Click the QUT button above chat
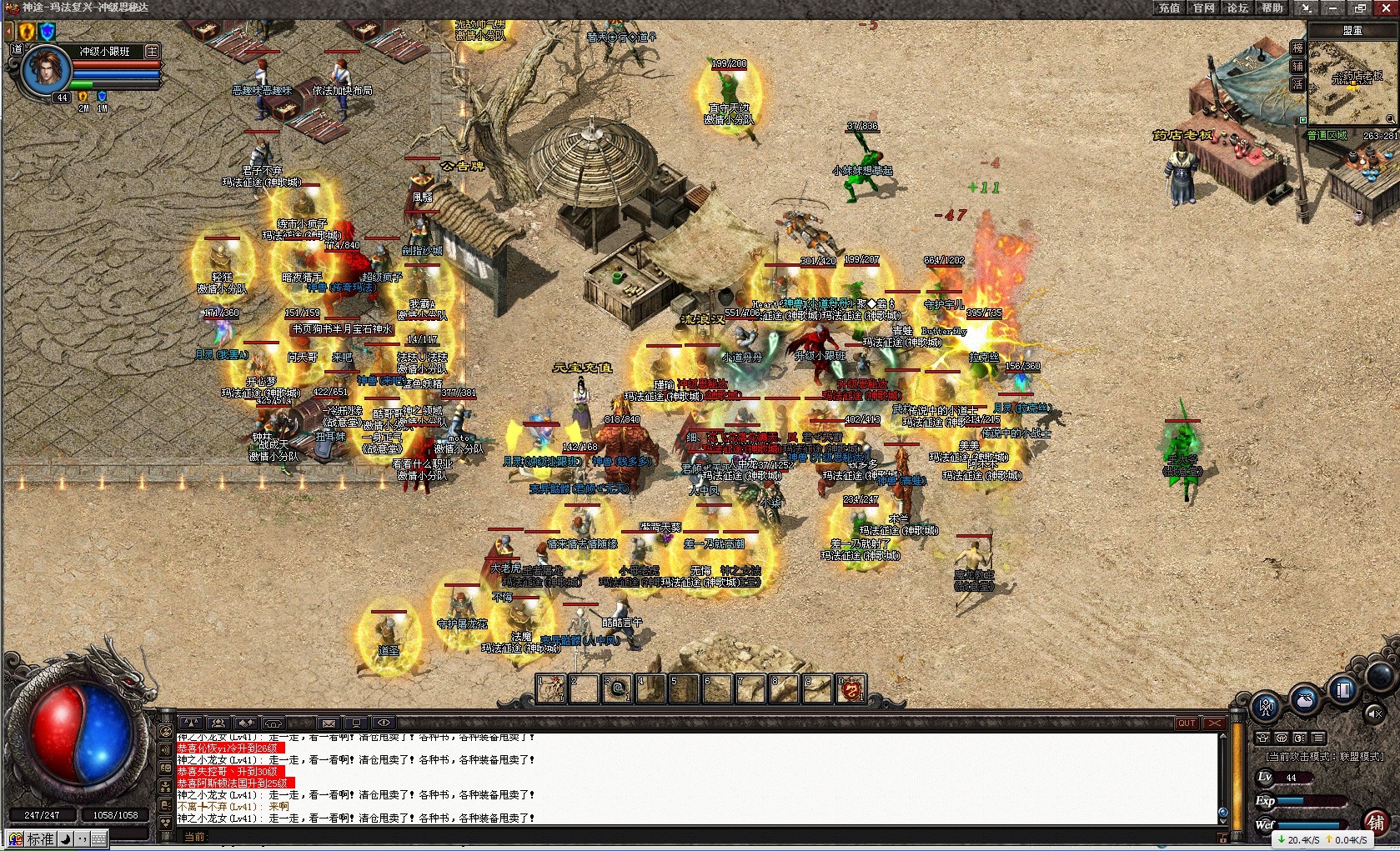Viewport: 1400px width, 851px height. point(1187,723)
